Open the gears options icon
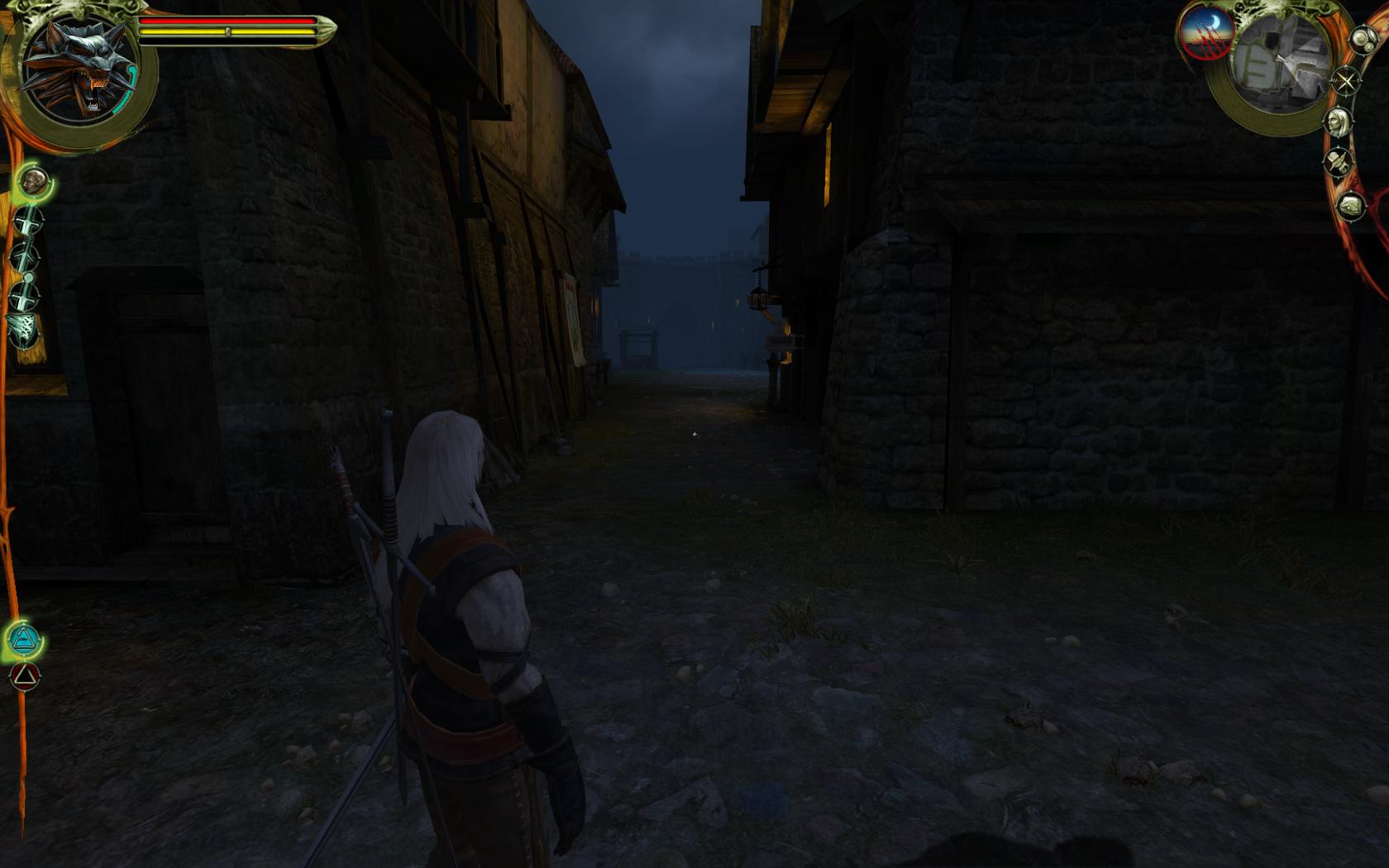 pos(1363,40)
